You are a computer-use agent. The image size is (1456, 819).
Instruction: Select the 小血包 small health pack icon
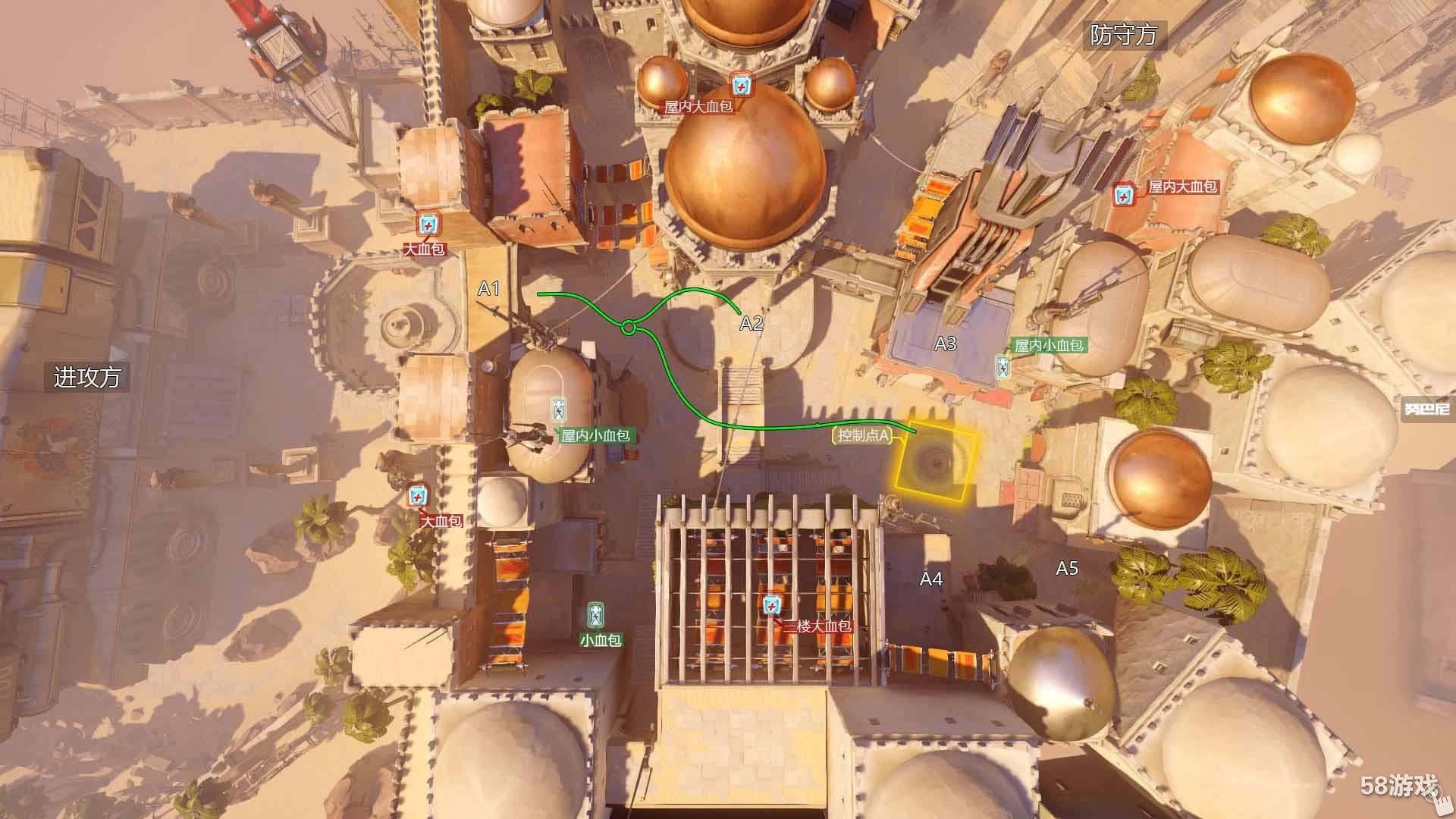point(597,614)
